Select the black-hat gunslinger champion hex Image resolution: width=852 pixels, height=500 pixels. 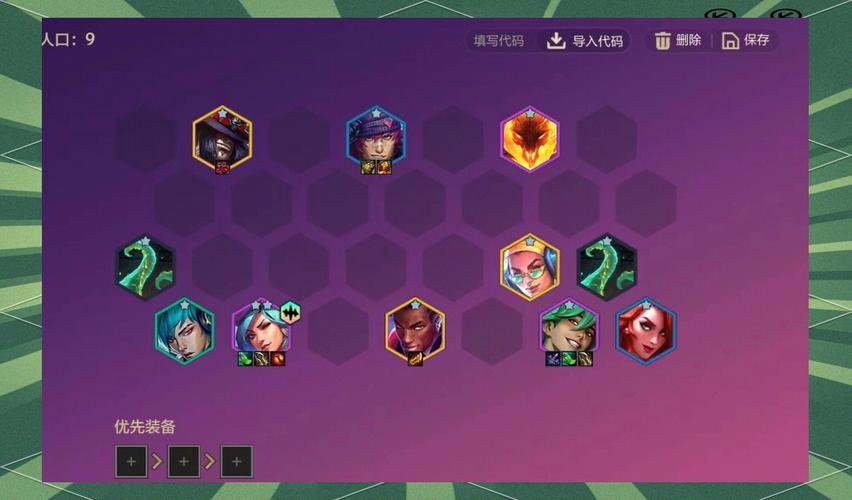coord(222,138)
